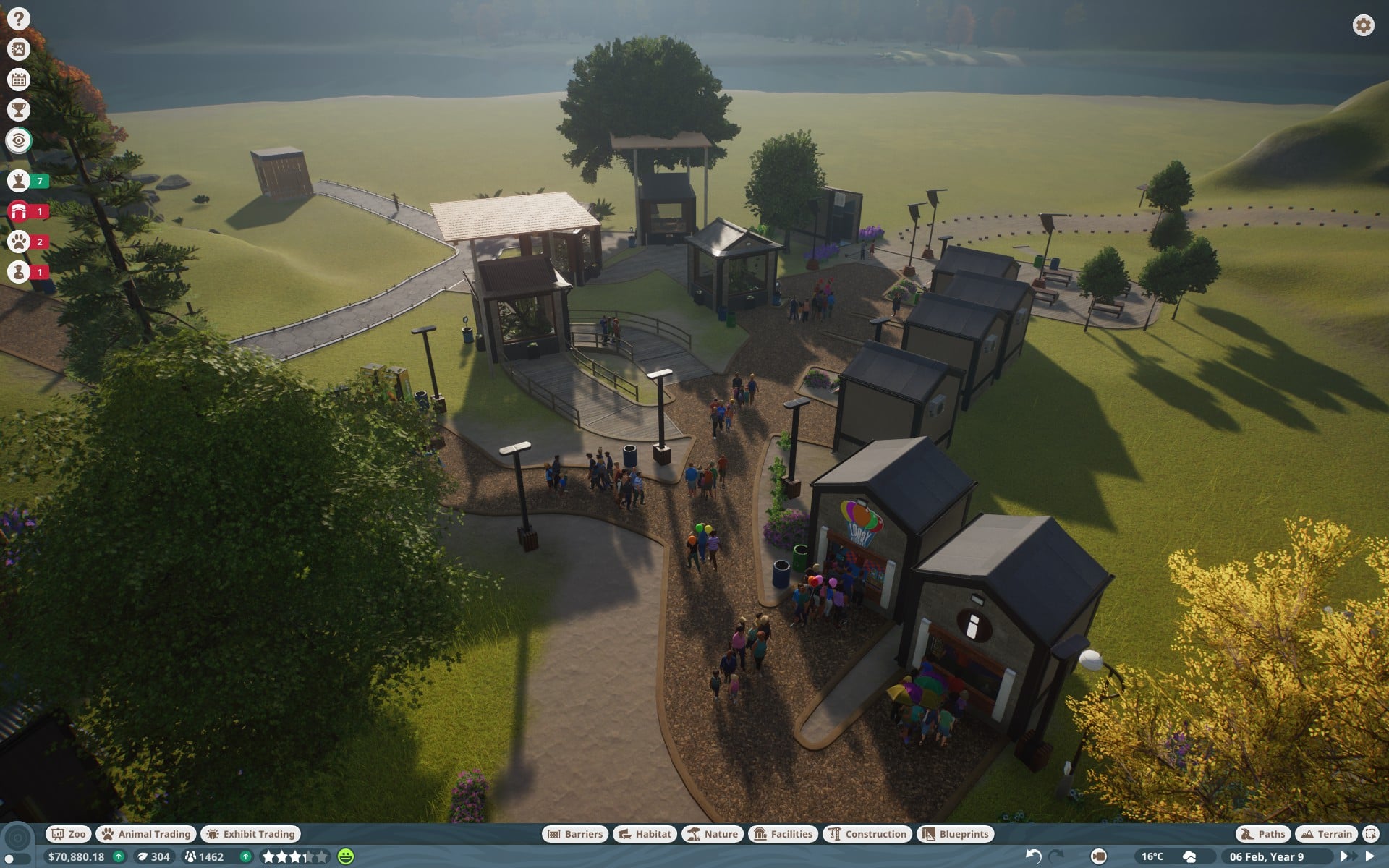
Task: Open the Zoopedia paw book
Action: pyautogui.click(x=19, y=49)
